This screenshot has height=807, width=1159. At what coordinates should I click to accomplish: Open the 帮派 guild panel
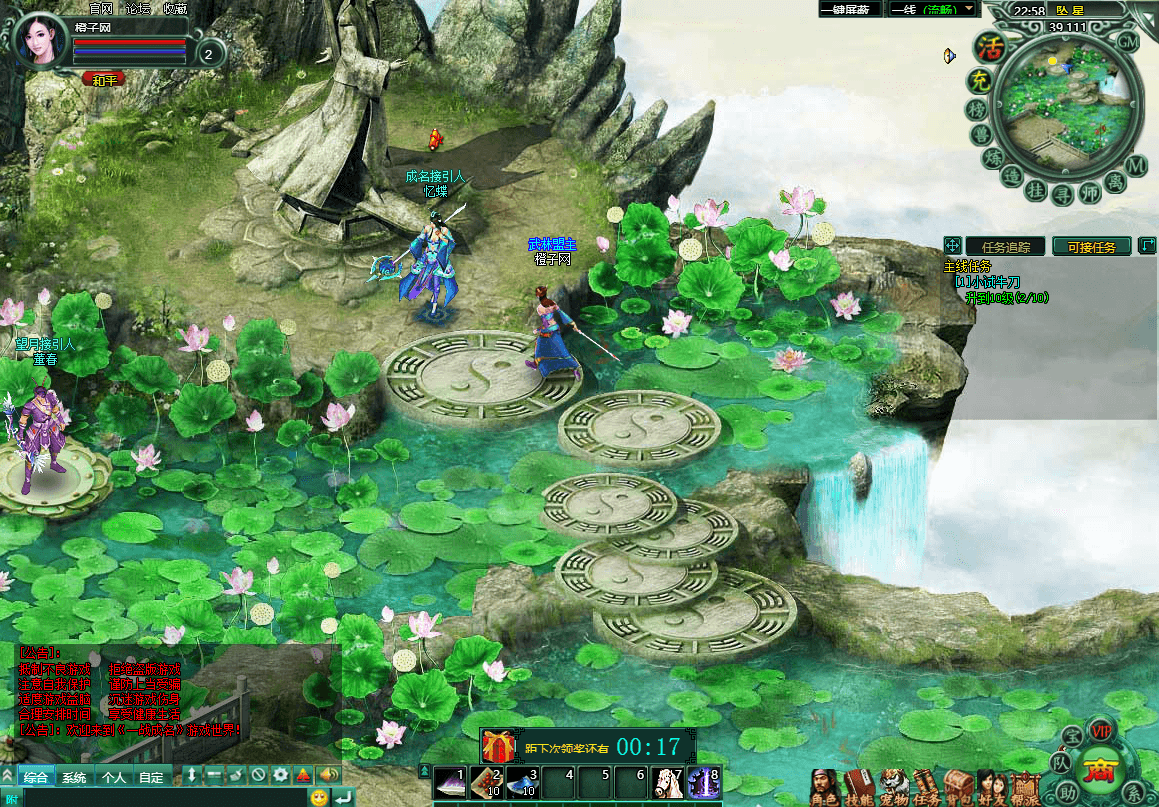(1025, 788)
